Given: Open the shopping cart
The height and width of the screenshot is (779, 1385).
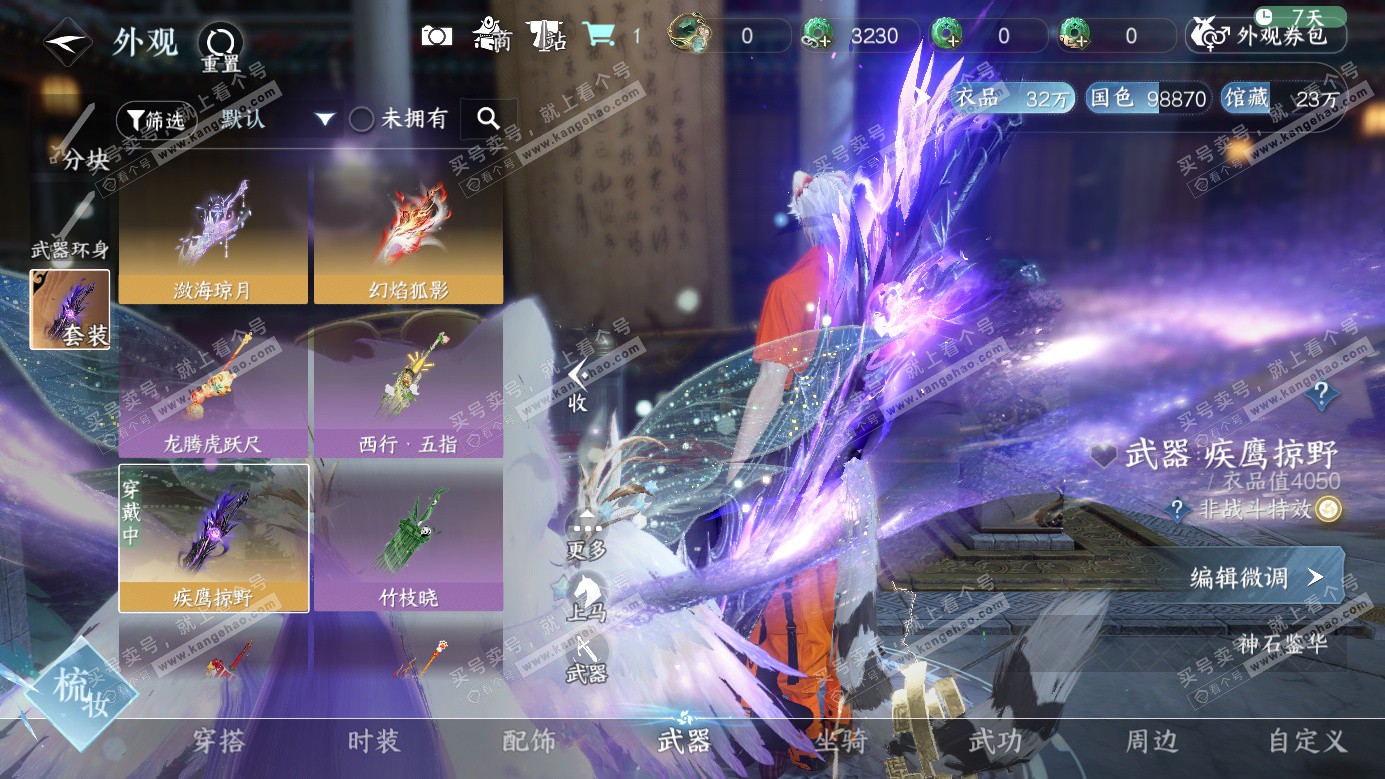Looking at the screenshot, I should coord(599,35).
